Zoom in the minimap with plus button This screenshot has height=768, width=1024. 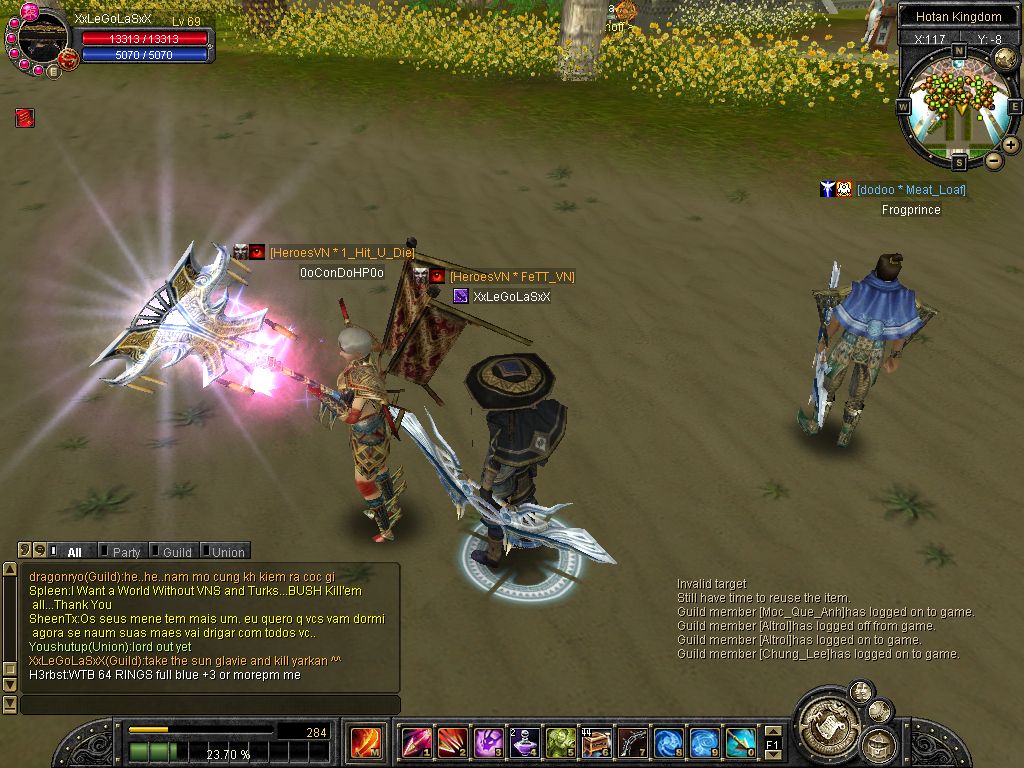pos(1011,145)
